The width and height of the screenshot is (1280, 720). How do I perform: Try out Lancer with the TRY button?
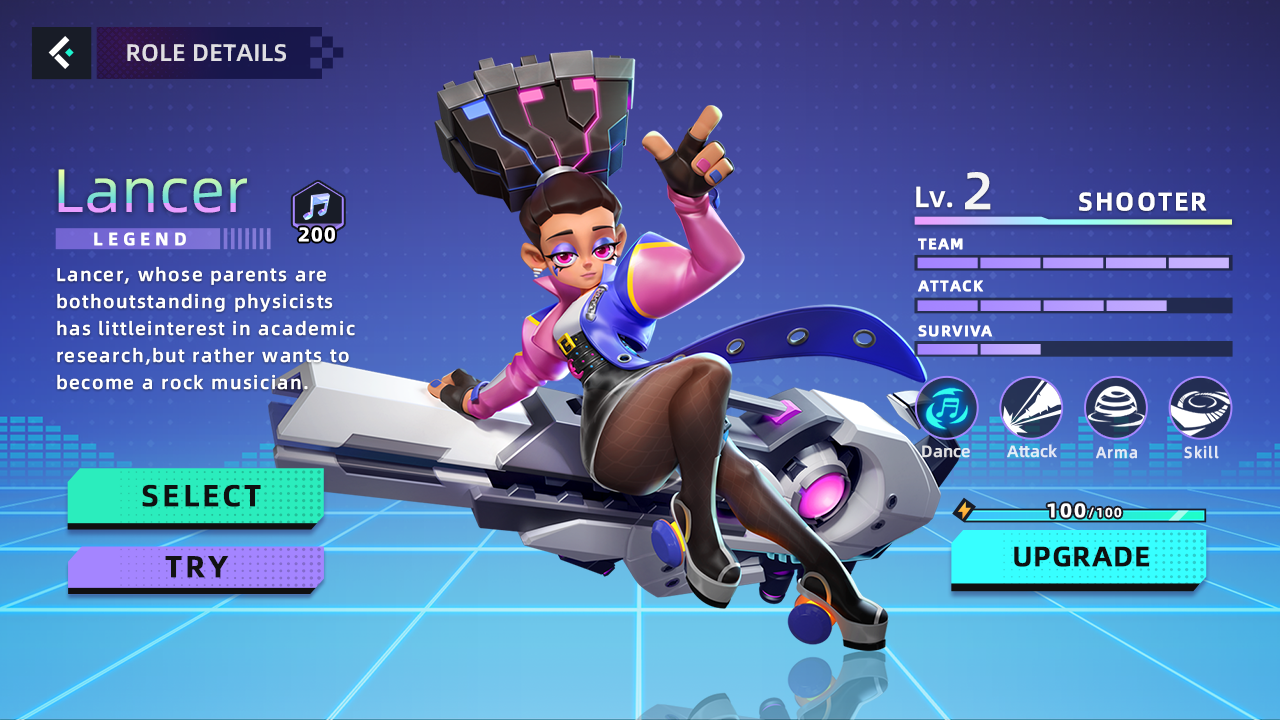click(196, 568)
